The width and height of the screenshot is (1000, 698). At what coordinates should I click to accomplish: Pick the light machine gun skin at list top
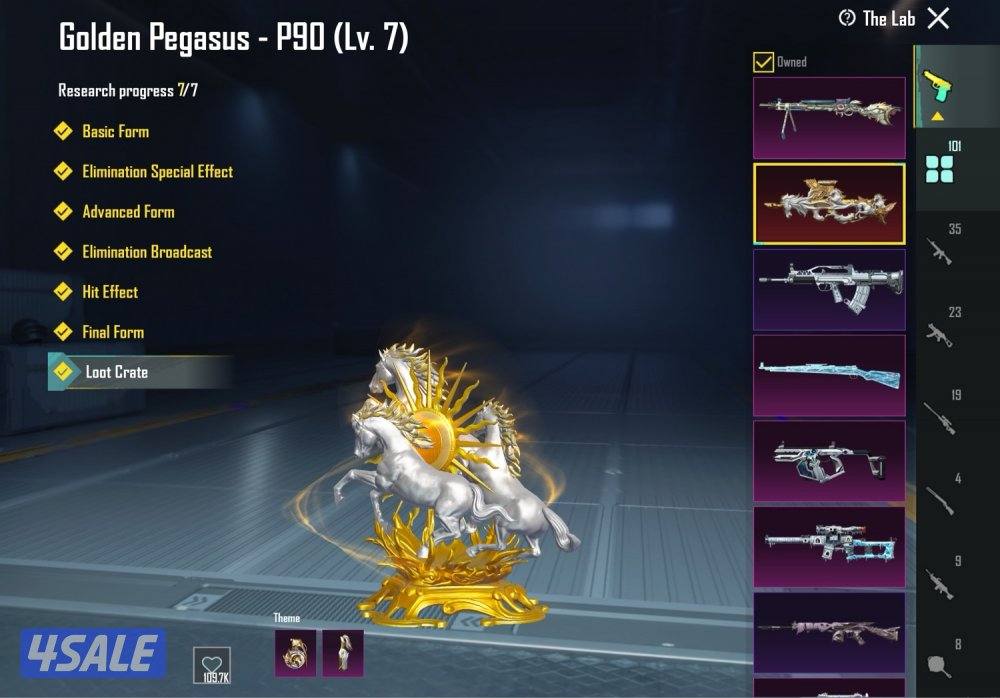(x=829, y=118)
